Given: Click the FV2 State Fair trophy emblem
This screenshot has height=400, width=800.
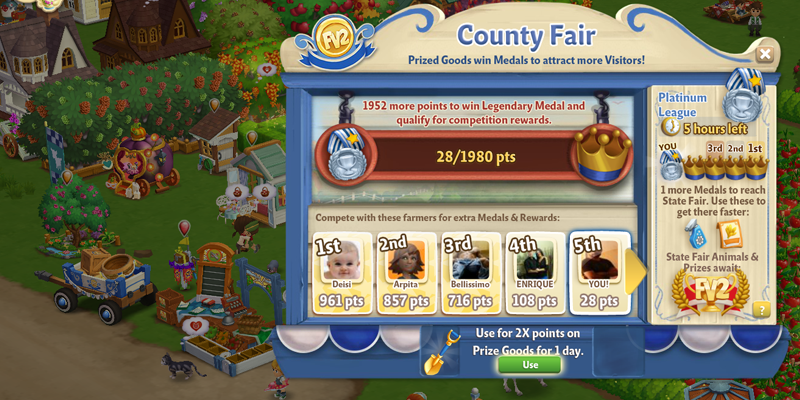Looking at the screenshot, I should click(x=712, y=294).
